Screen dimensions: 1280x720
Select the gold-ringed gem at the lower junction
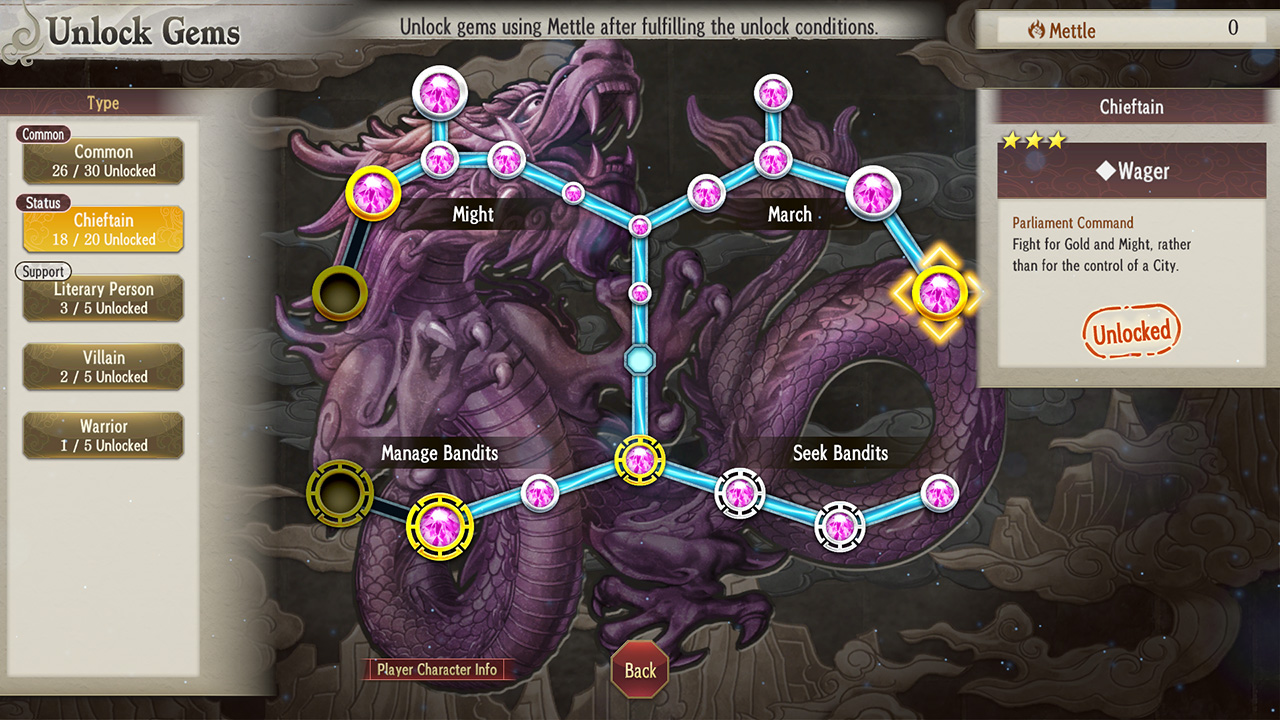tap(640, 460)
